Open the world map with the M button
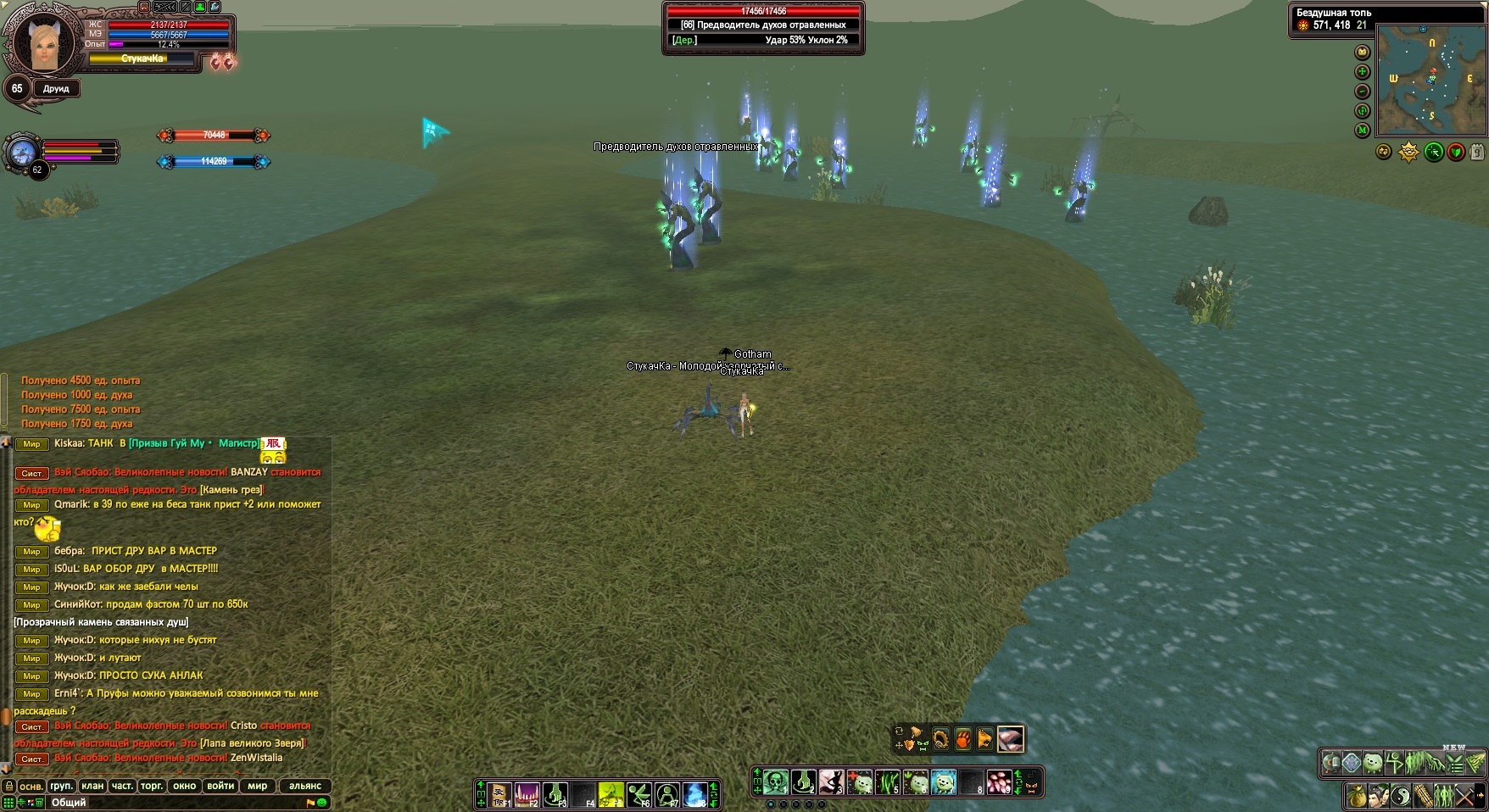This screenshot has height=812, width=1489. click(1363, 131)
